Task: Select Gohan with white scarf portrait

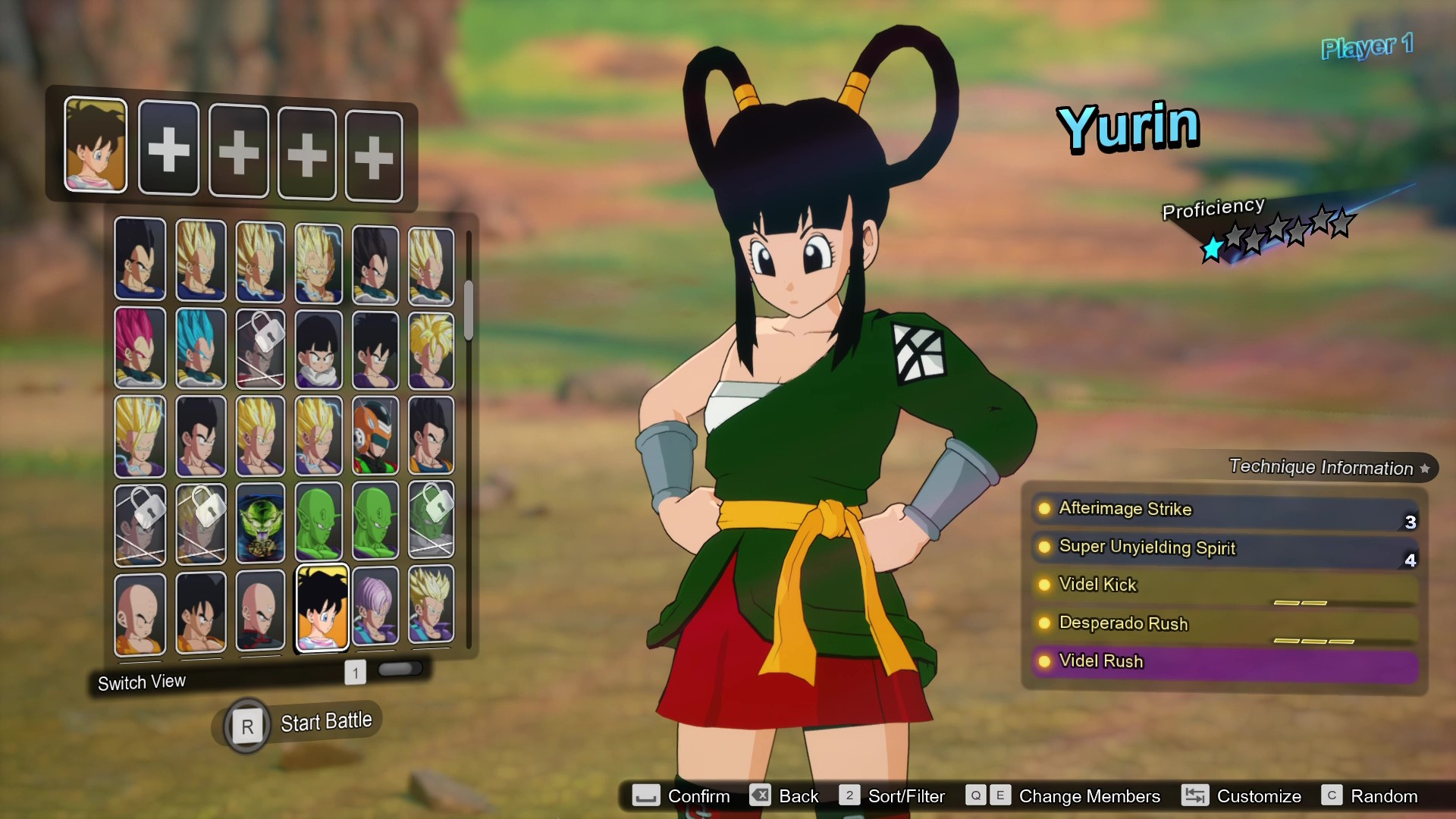Action: [x=318, y=349]
